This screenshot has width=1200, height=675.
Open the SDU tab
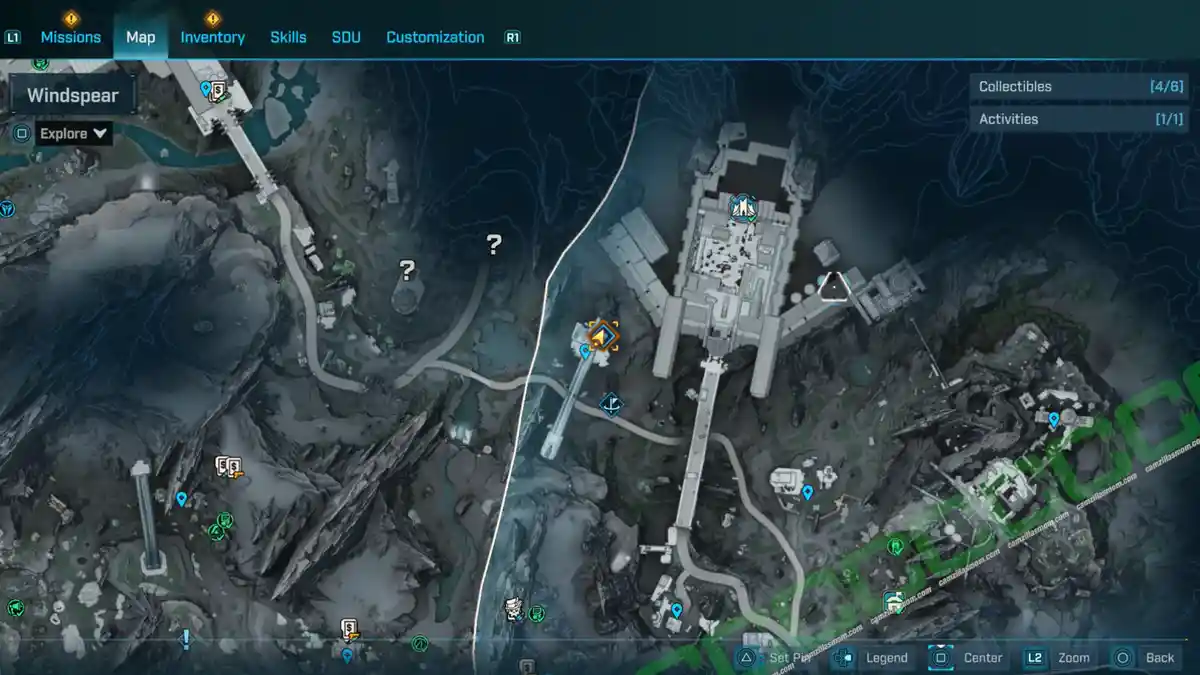[x=345, y=37]
